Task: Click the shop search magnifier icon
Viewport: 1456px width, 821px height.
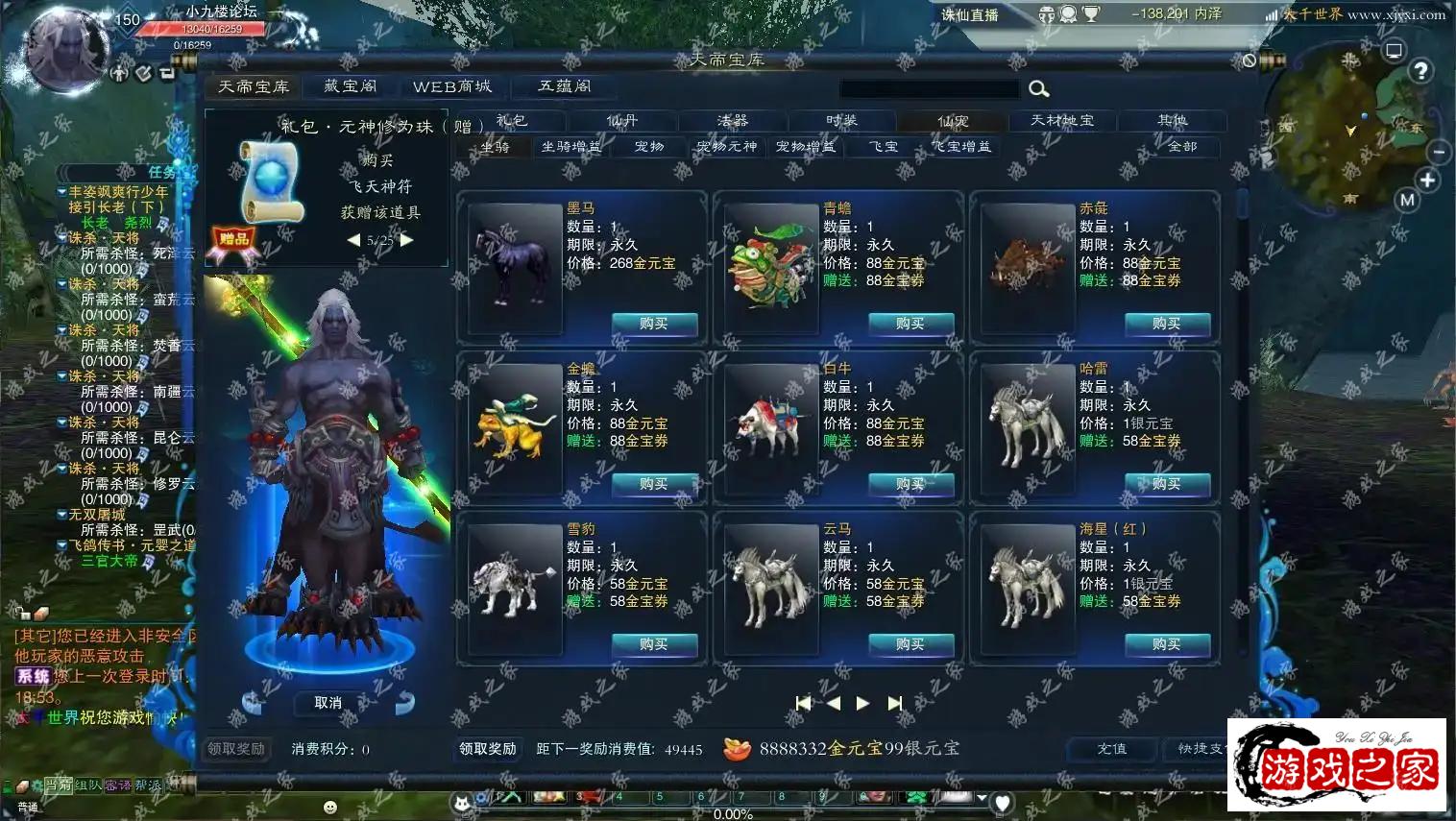Action: point(1038,89)
